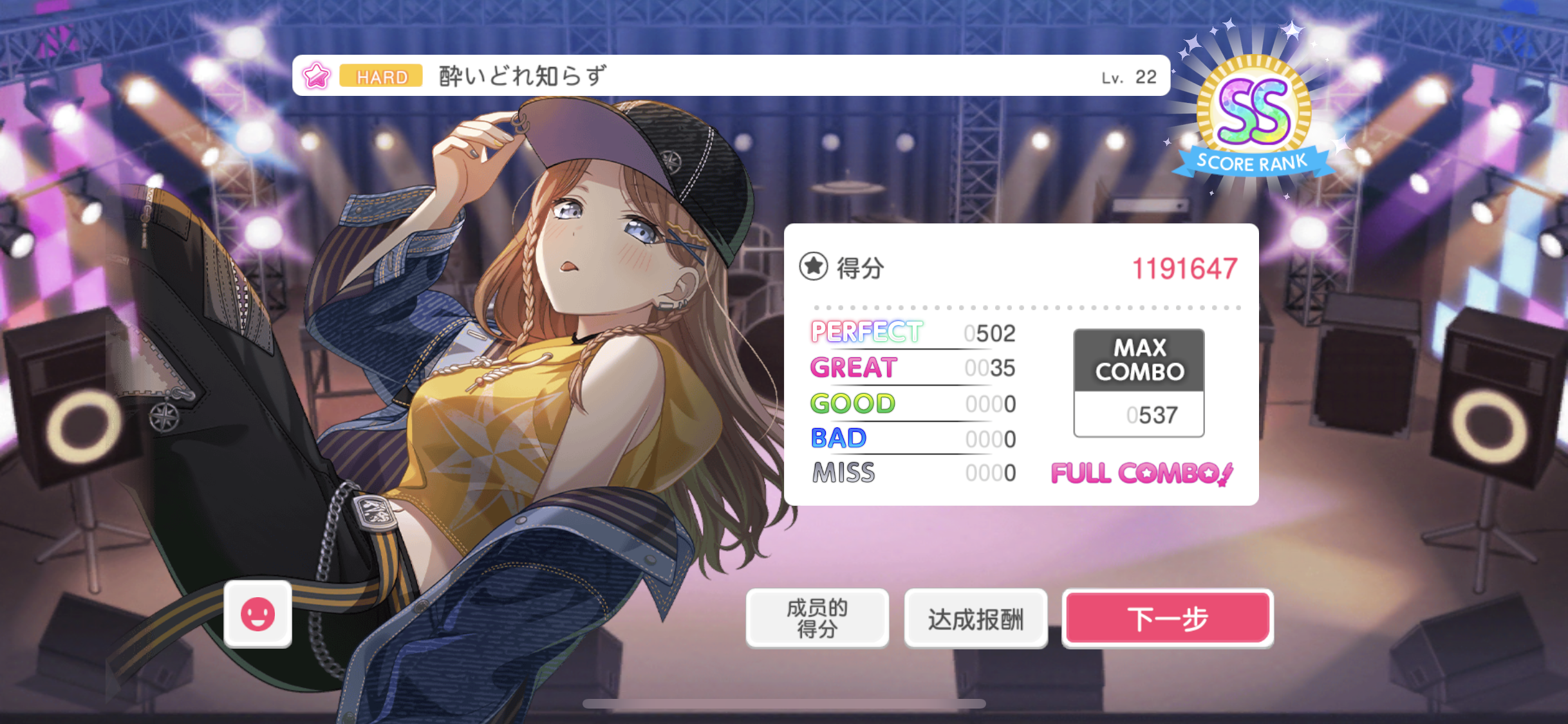View the 达成报酬 rewards

(x=976, y=617)
